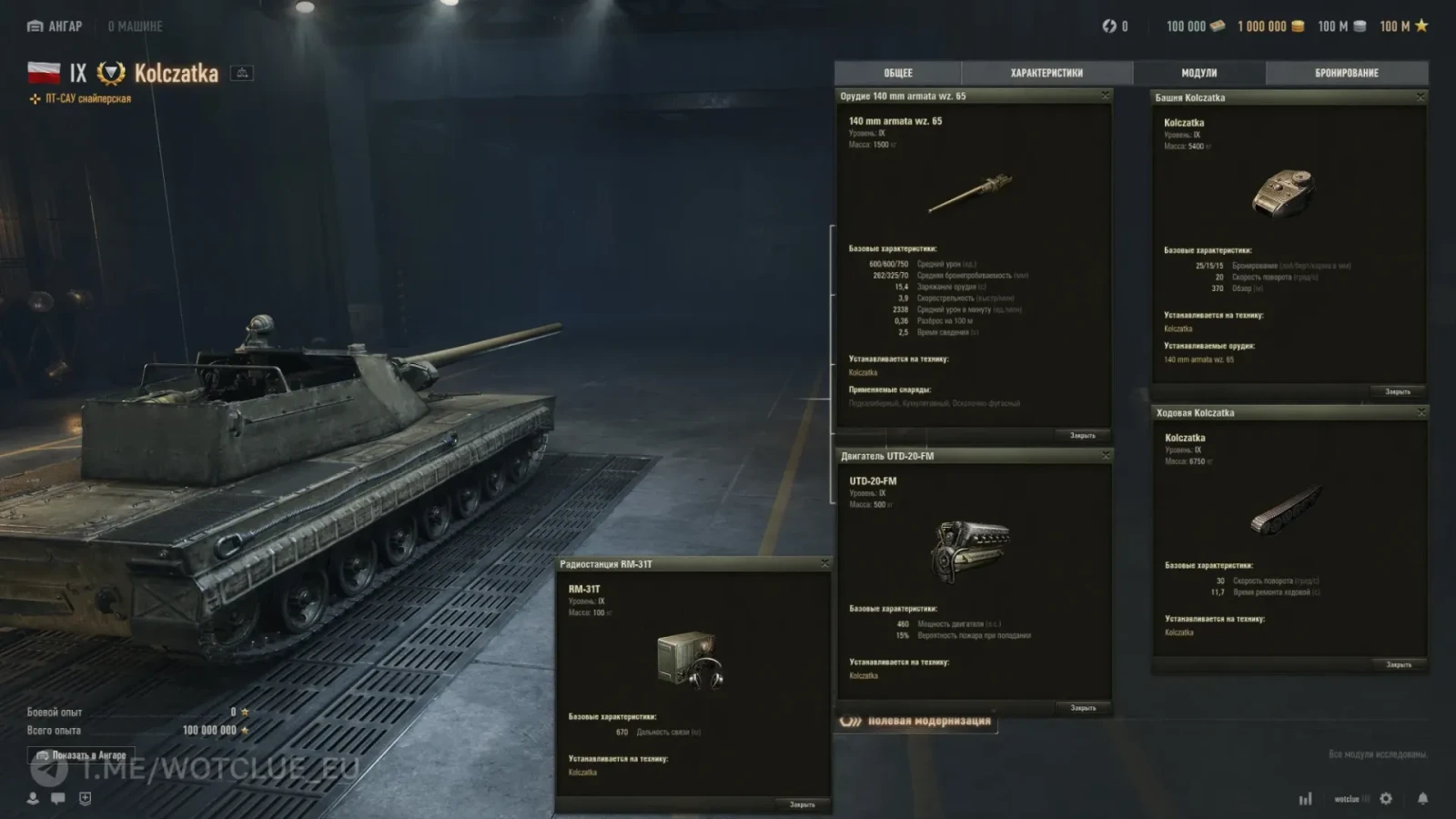Add Kolczatka to vehicle comparison via scales icon
1456x819 pixels.
(242, 73)
